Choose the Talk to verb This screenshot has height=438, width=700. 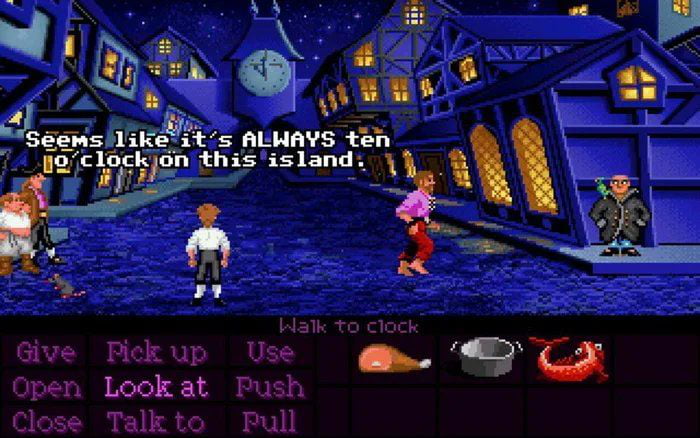[x=156, y=421]
